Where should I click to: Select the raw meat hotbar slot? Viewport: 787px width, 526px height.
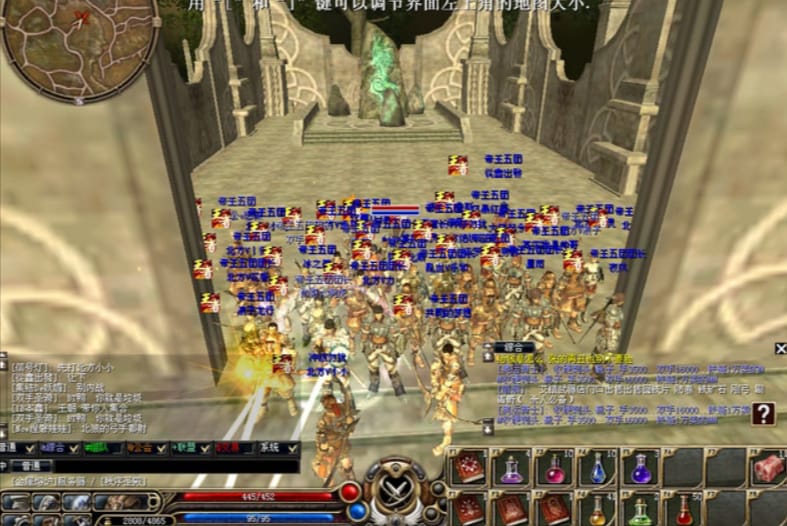coord(769,468)
